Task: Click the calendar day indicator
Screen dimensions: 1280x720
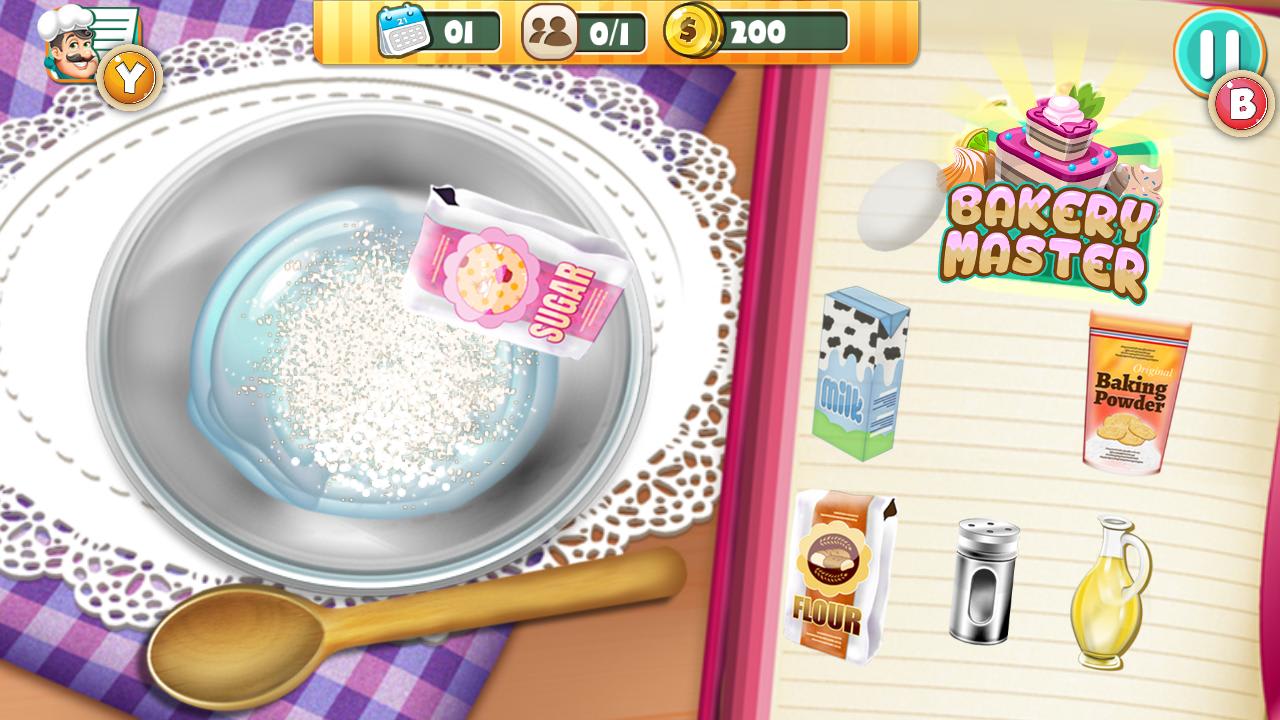Action: (435, 30)
